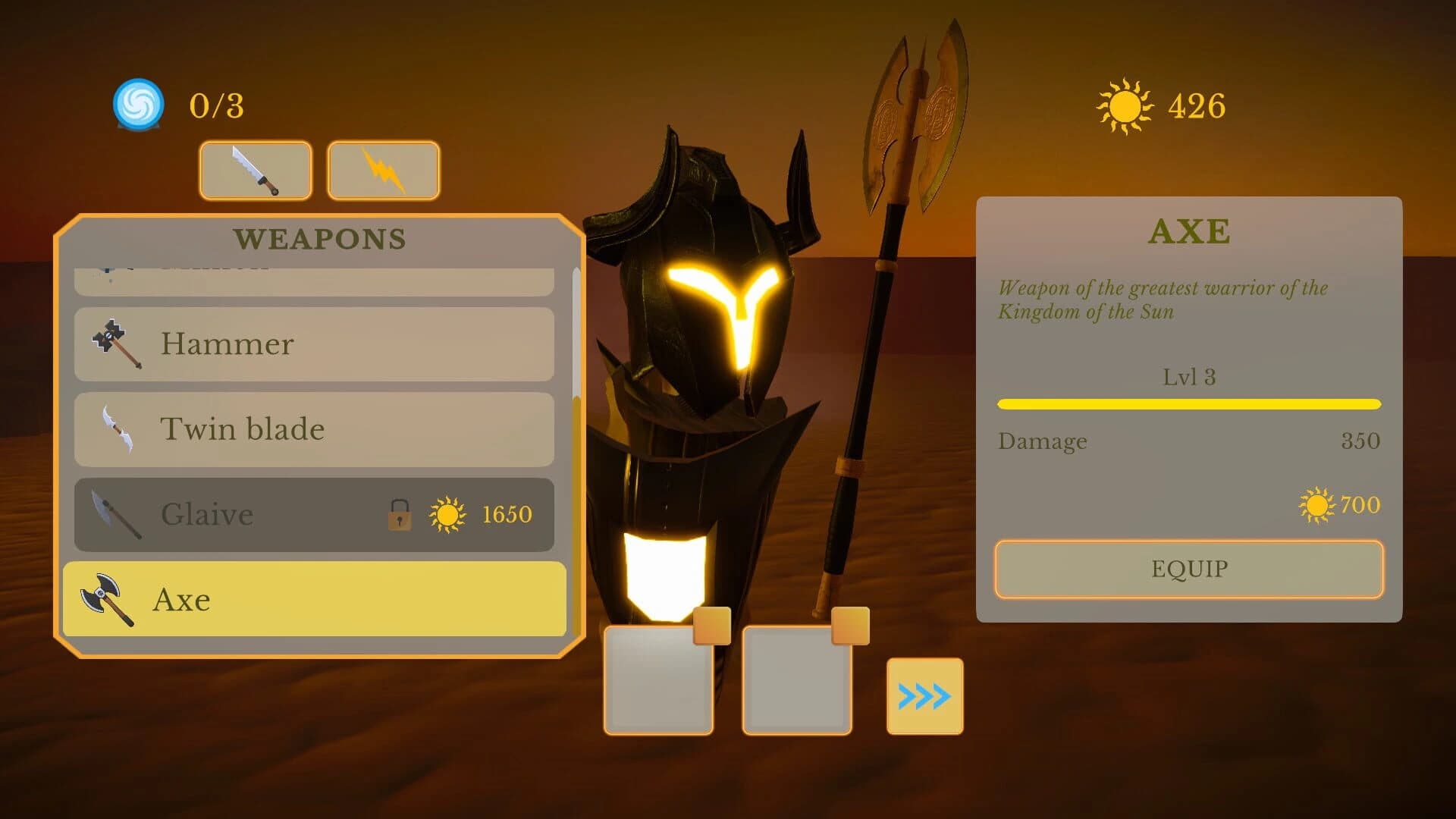The width and height of the screenshot is (1456, 819).
Task: Click the glaive spear icon in the list
Action: 114,514
